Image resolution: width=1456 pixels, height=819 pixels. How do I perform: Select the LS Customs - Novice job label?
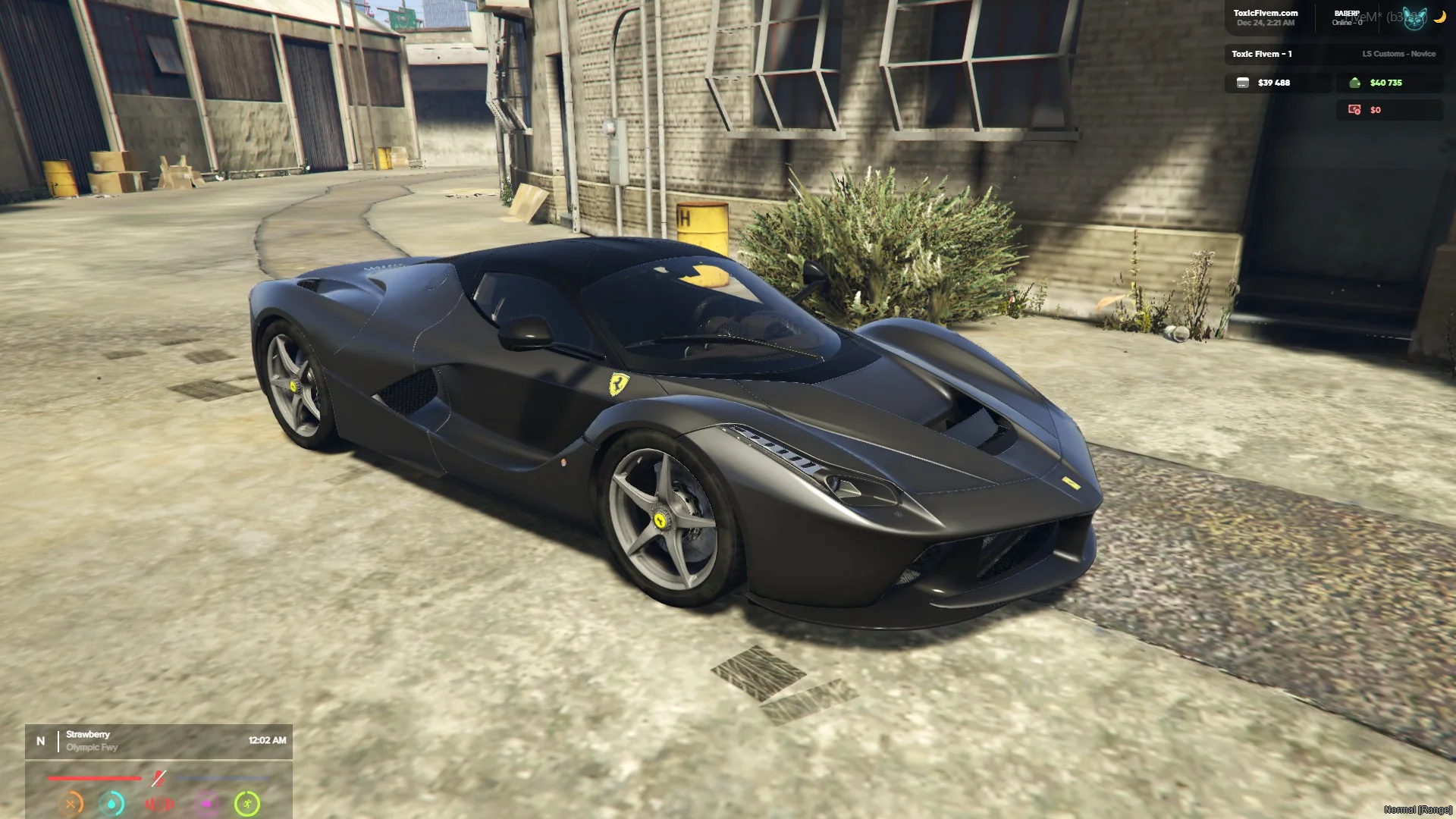[1398, 54]
